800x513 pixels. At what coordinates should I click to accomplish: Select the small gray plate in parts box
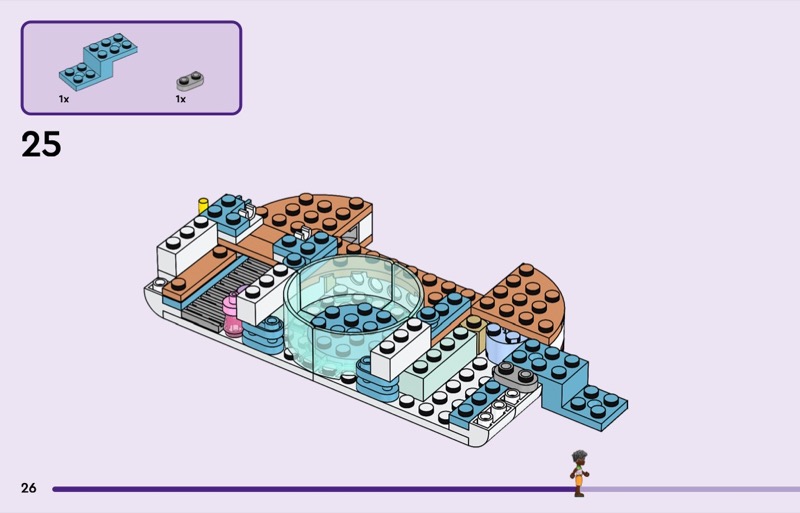(x=187, y=82)
